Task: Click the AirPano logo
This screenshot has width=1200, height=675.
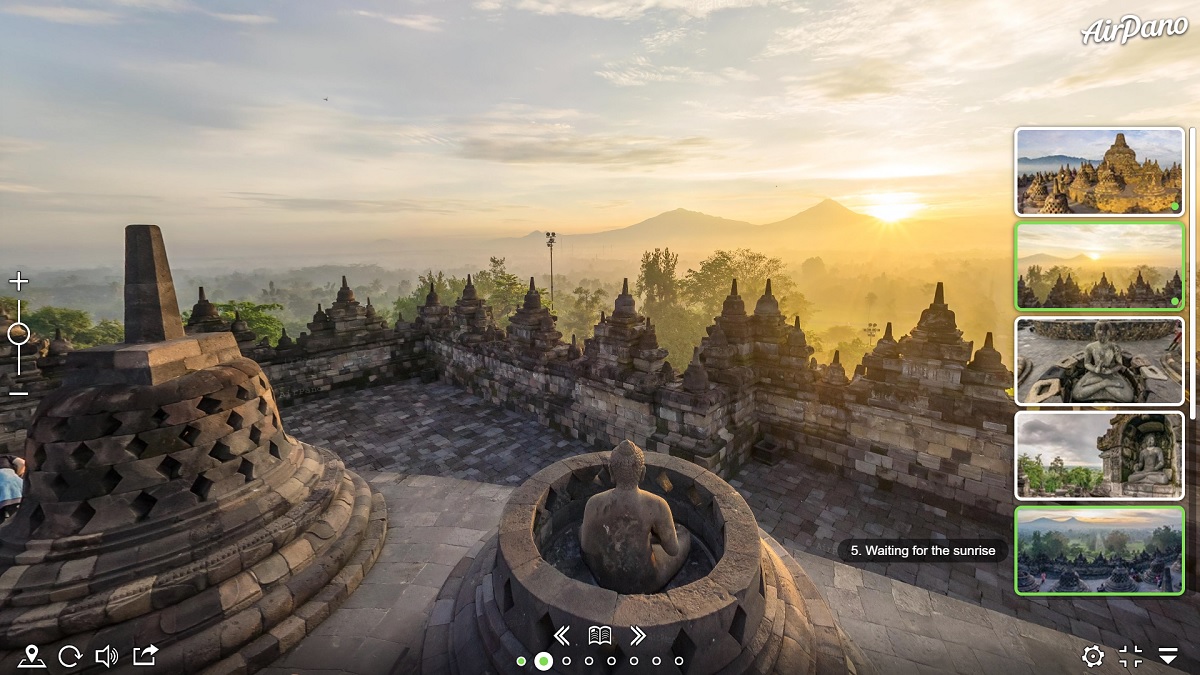Action: tap(1134, 30)
